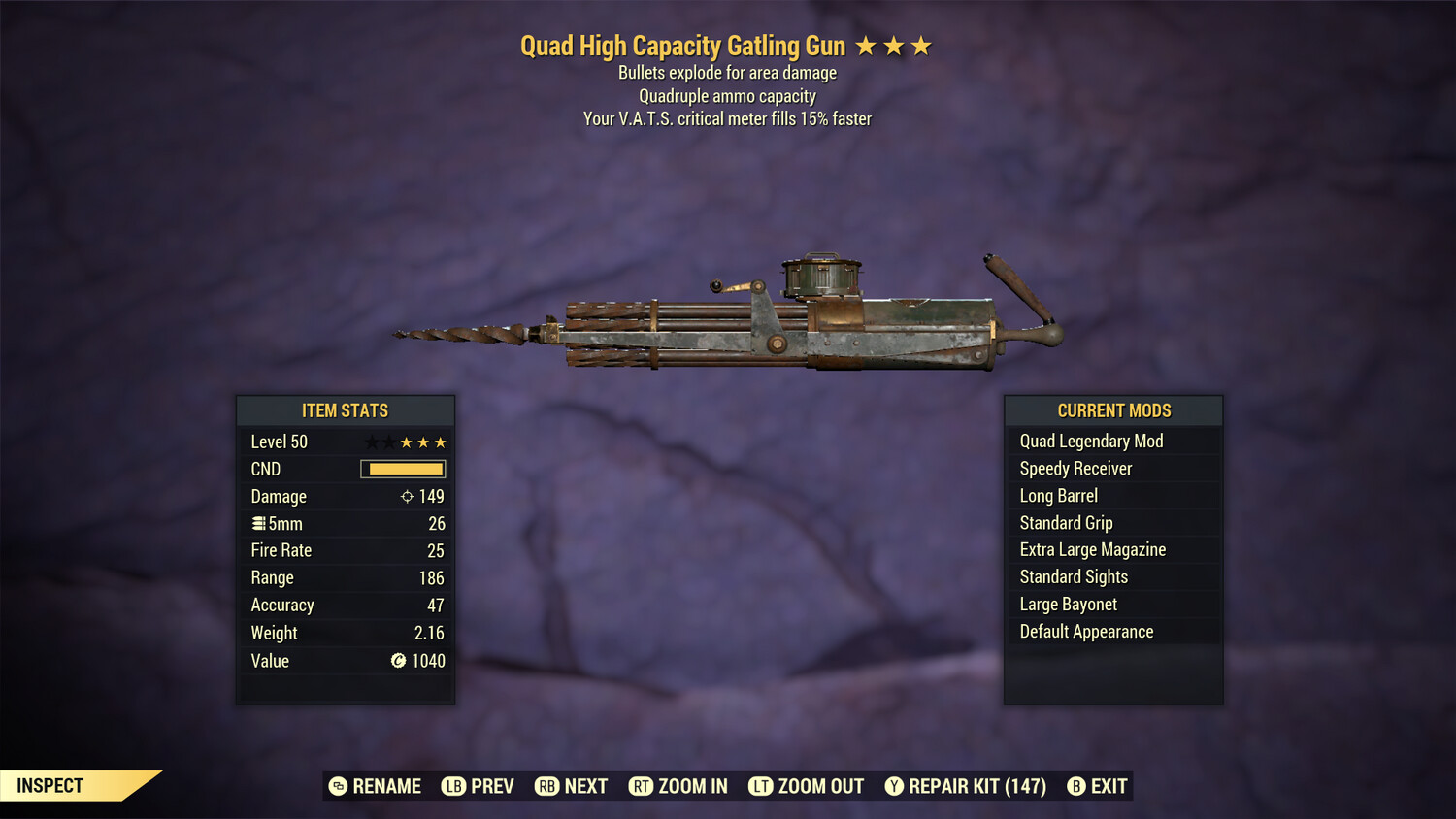Click the Y button icon beside REPAIR KIT
Viewport: 1456px width, 819px height.
coord(893,786)
